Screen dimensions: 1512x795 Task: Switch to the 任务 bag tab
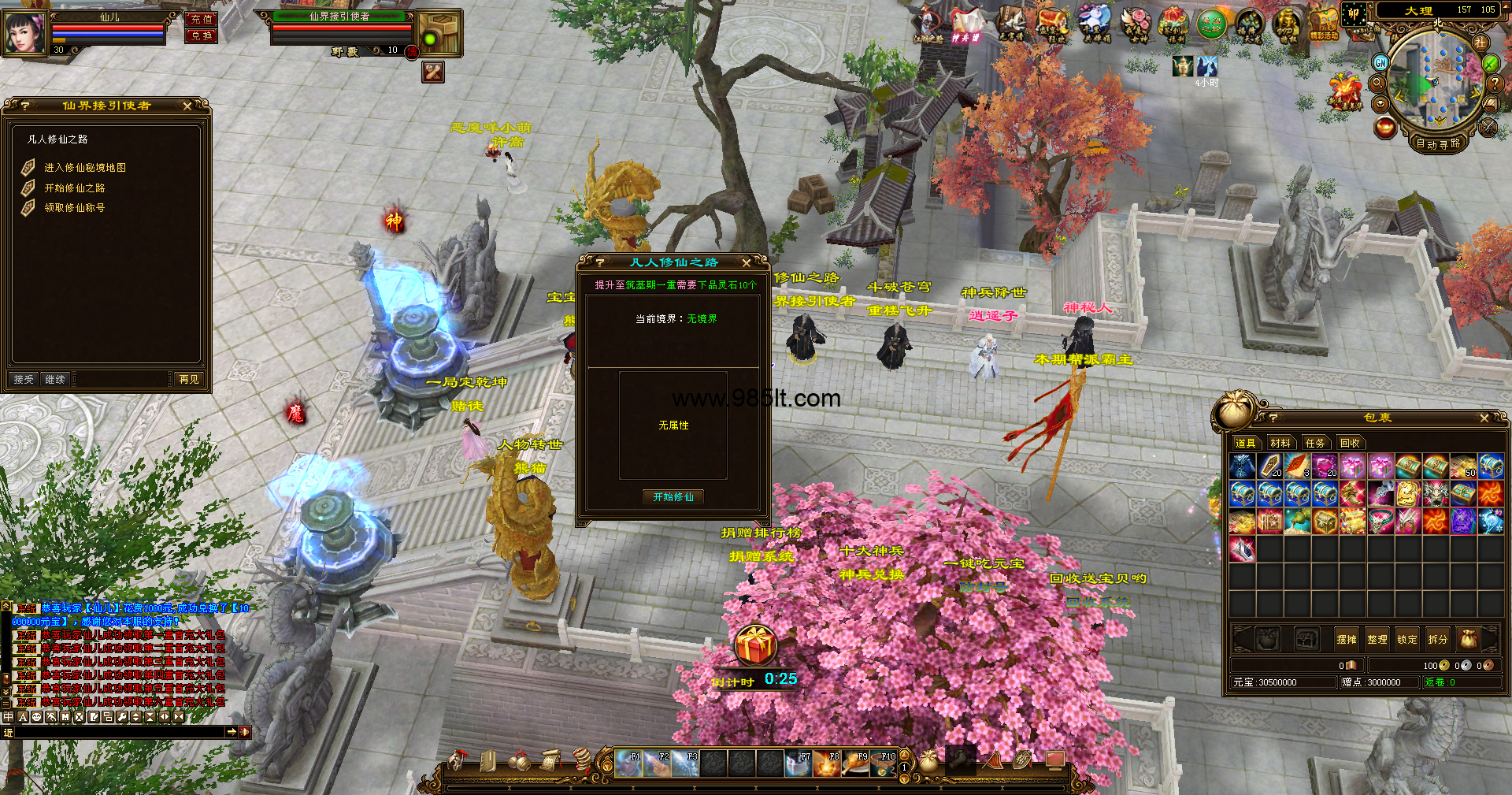[1315, 444]
